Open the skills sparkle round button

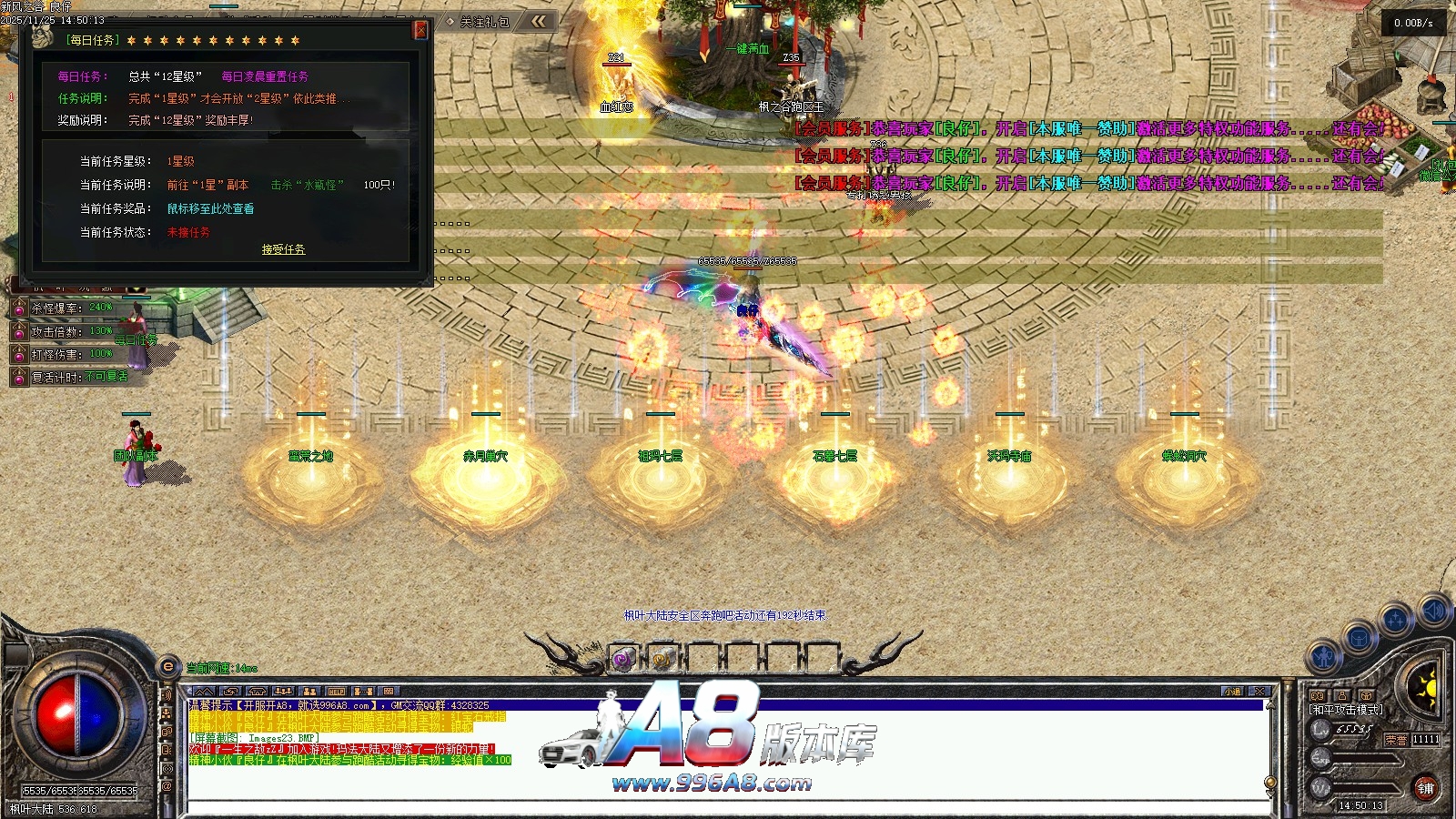(1395, 621)
